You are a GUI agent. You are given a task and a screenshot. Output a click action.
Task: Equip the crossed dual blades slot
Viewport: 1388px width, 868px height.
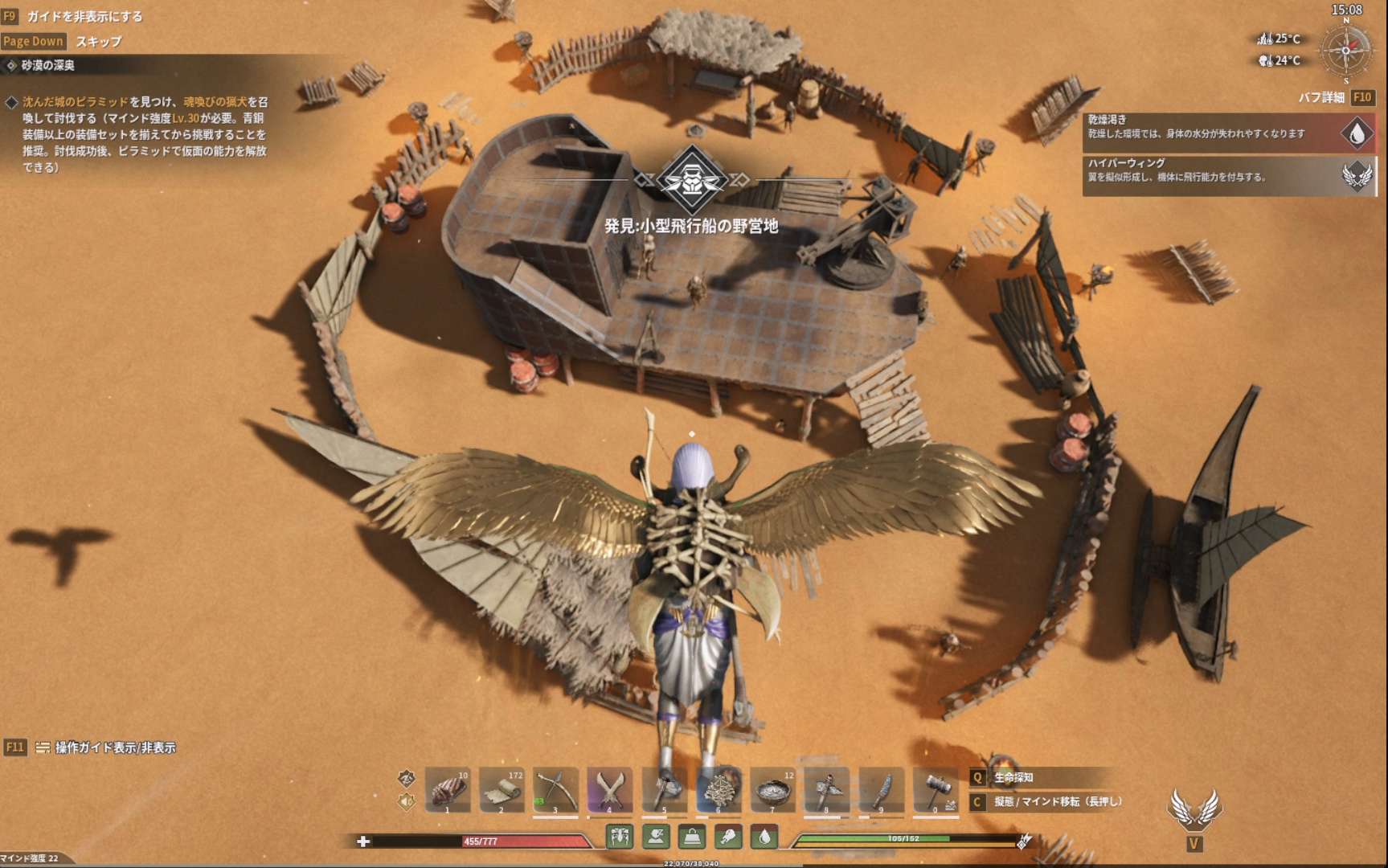609,790
